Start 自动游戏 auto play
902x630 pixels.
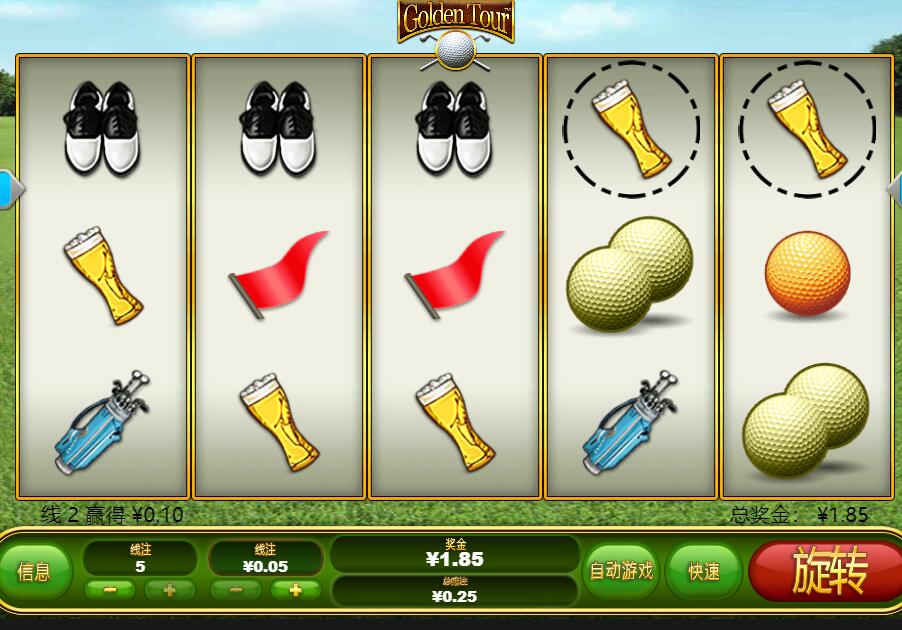[620, 571]
